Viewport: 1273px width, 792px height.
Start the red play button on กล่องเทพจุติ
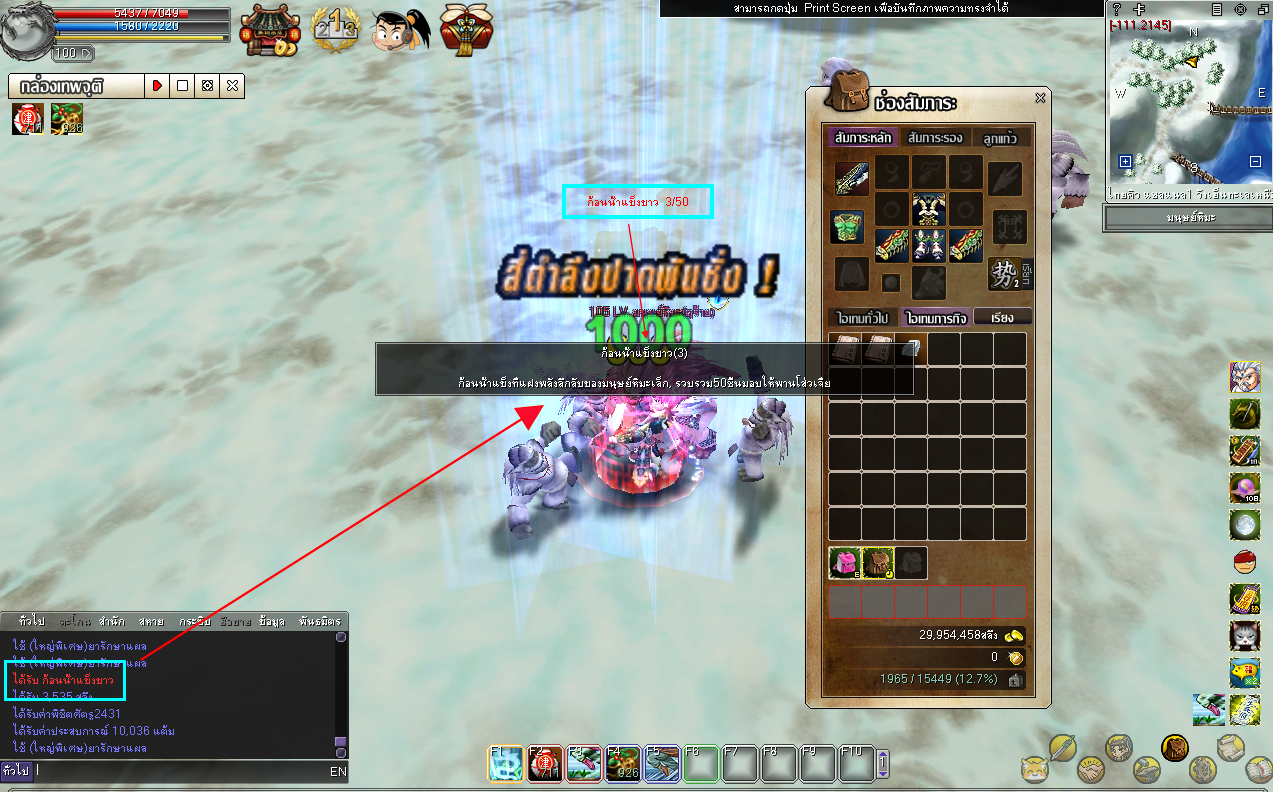pyautogui.click(x=157, y=86)
